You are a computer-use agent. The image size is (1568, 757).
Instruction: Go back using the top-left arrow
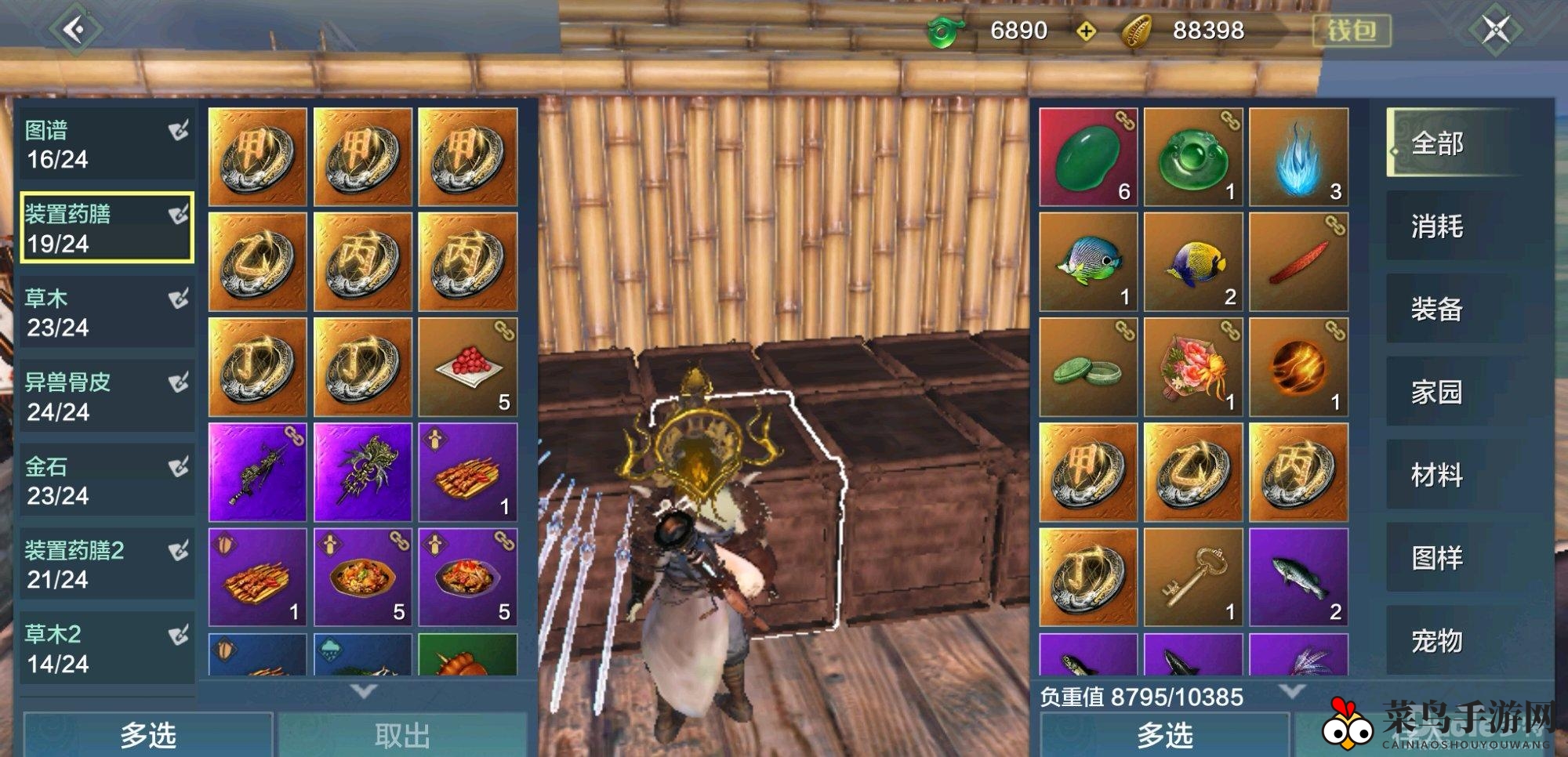(x=74, y=30)
